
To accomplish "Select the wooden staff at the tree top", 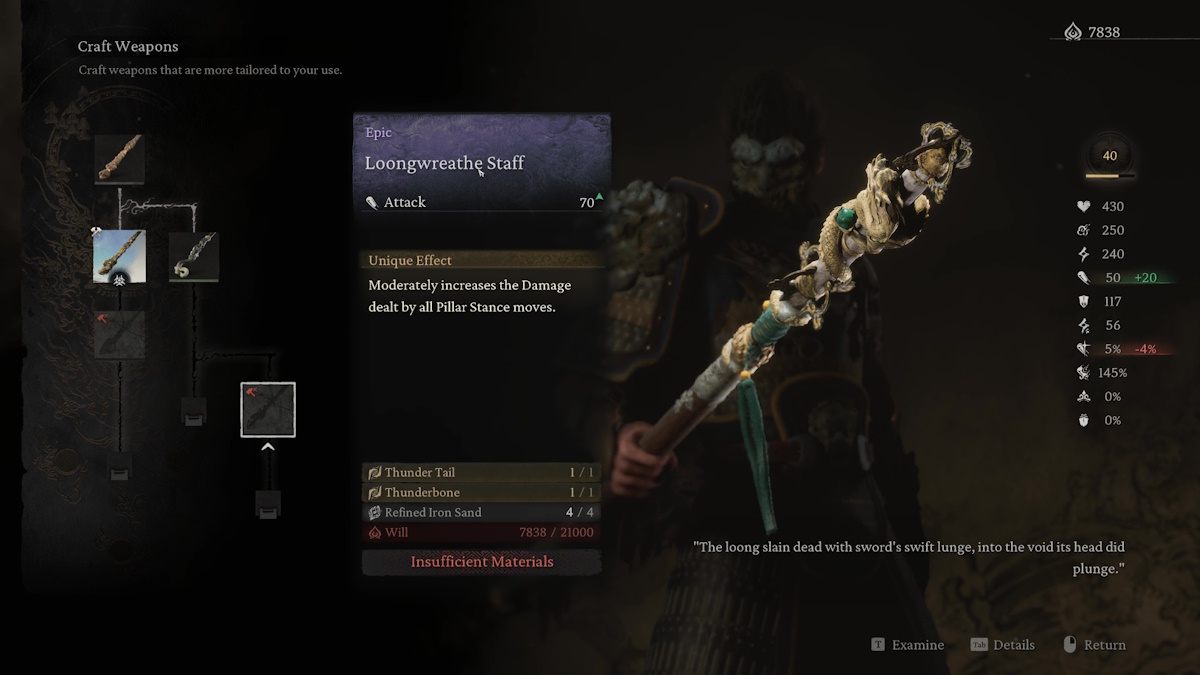I will (120, 159).
